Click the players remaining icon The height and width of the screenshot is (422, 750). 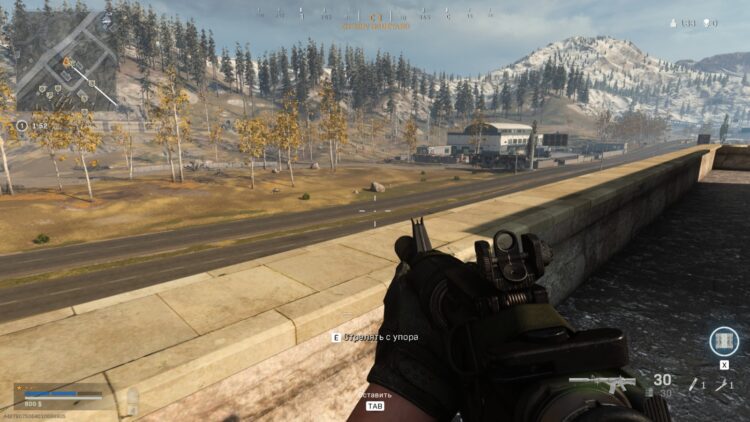tap(674, 23)
